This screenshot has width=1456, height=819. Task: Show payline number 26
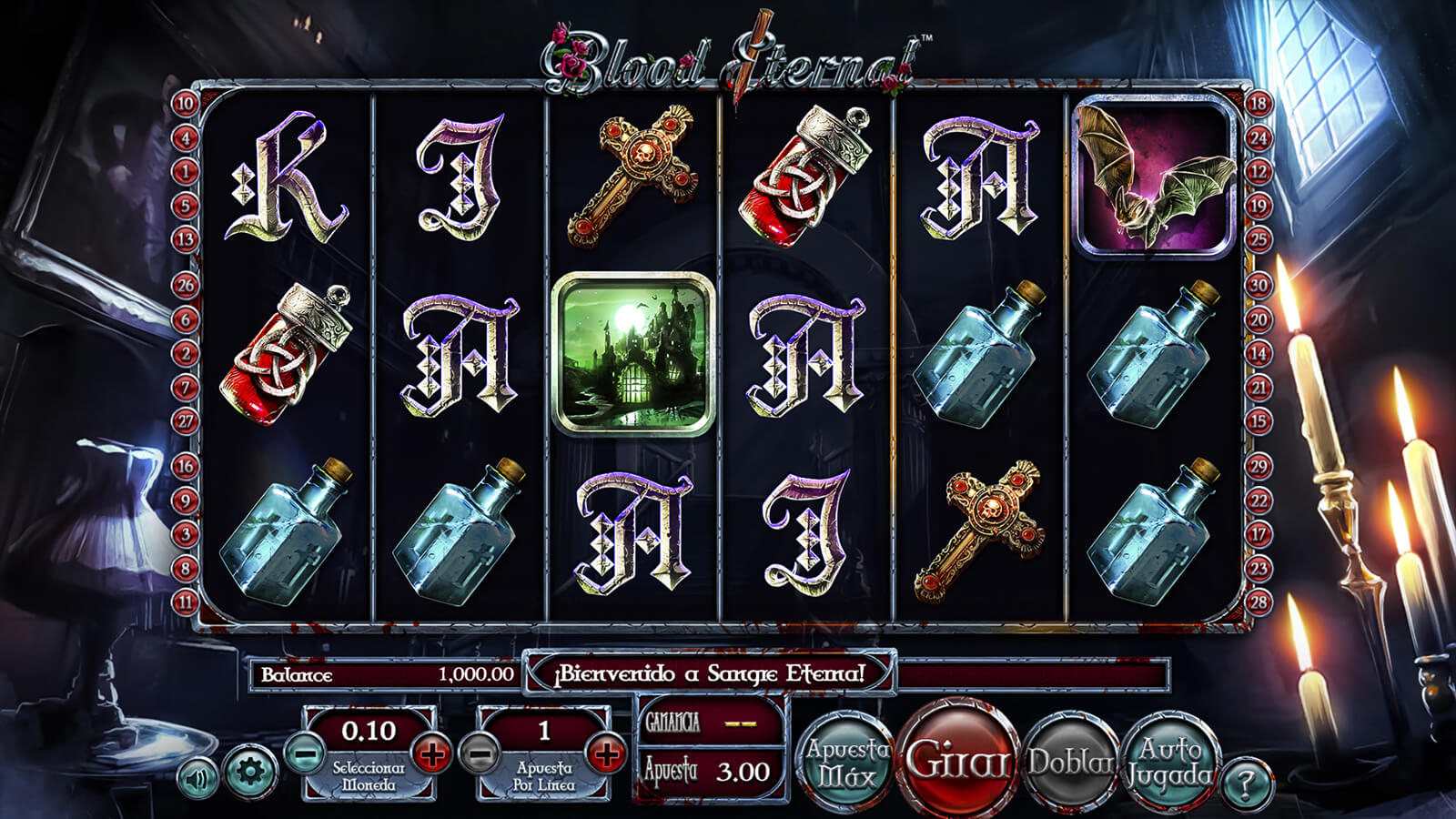[185, 286]
